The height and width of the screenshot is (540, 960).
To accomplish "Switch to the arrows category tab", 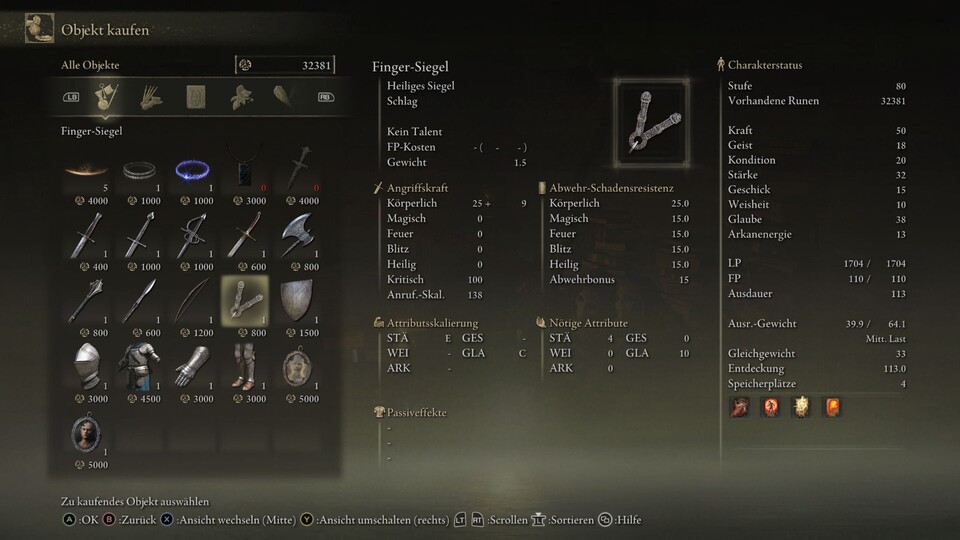I will [x=151, y=97].
